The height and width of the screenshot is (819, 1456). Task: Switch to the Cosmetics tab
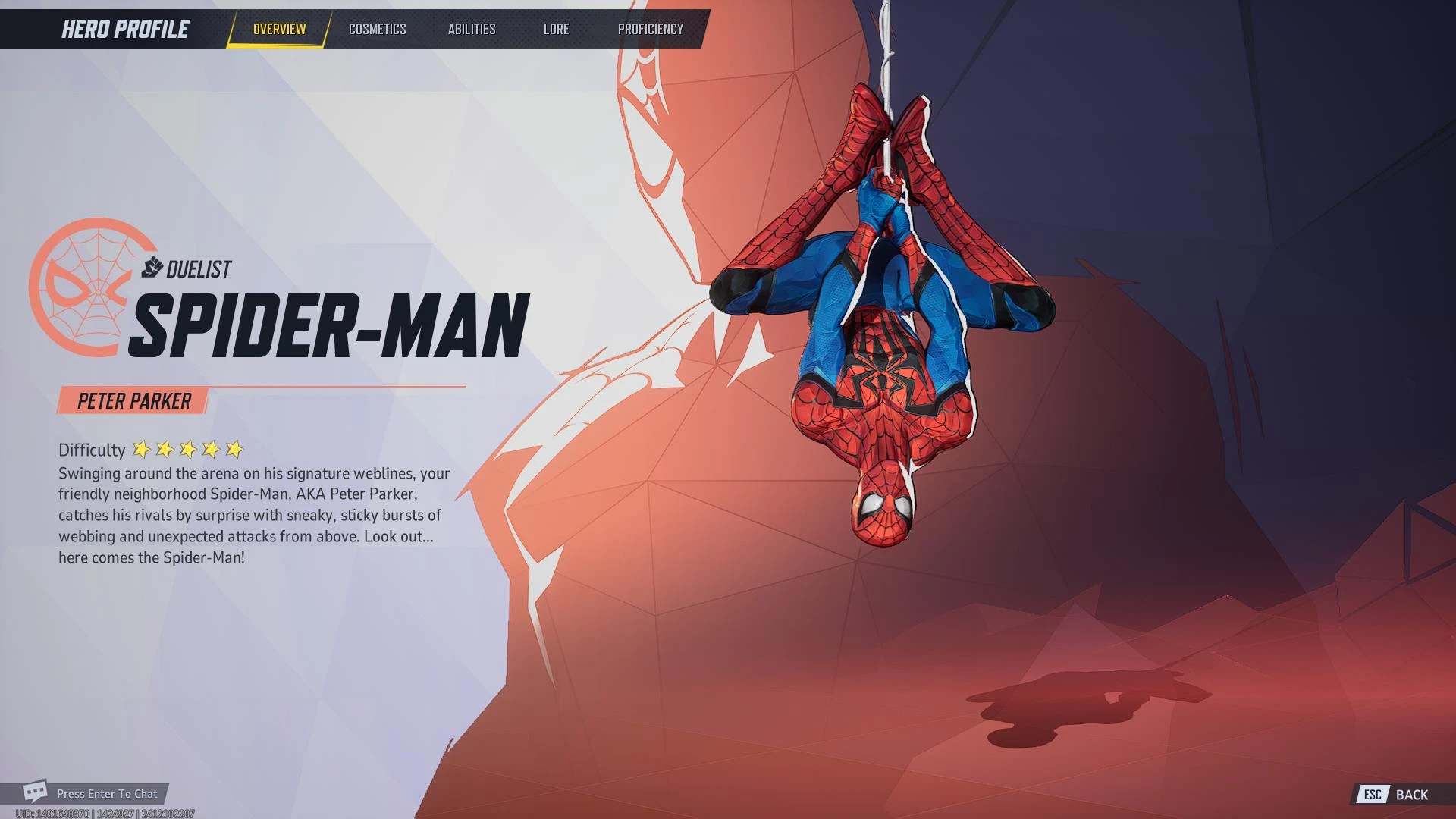pos(377,29)
